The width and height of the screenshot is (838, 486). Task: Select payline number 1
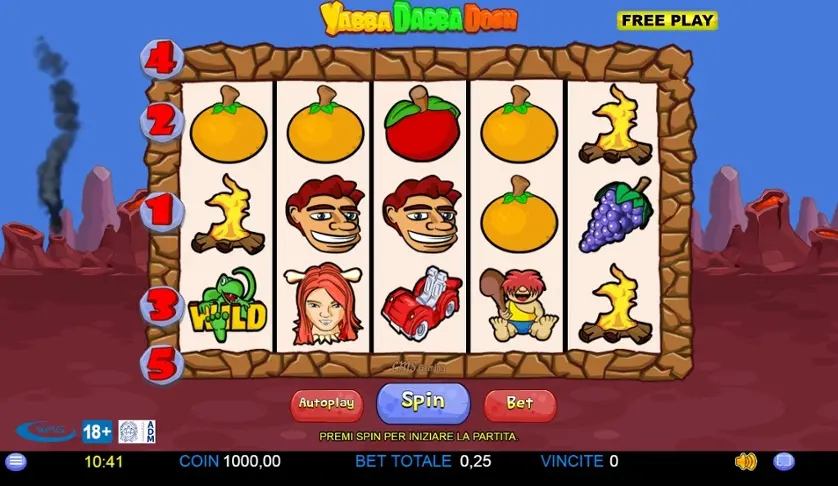tap(162, 212)
